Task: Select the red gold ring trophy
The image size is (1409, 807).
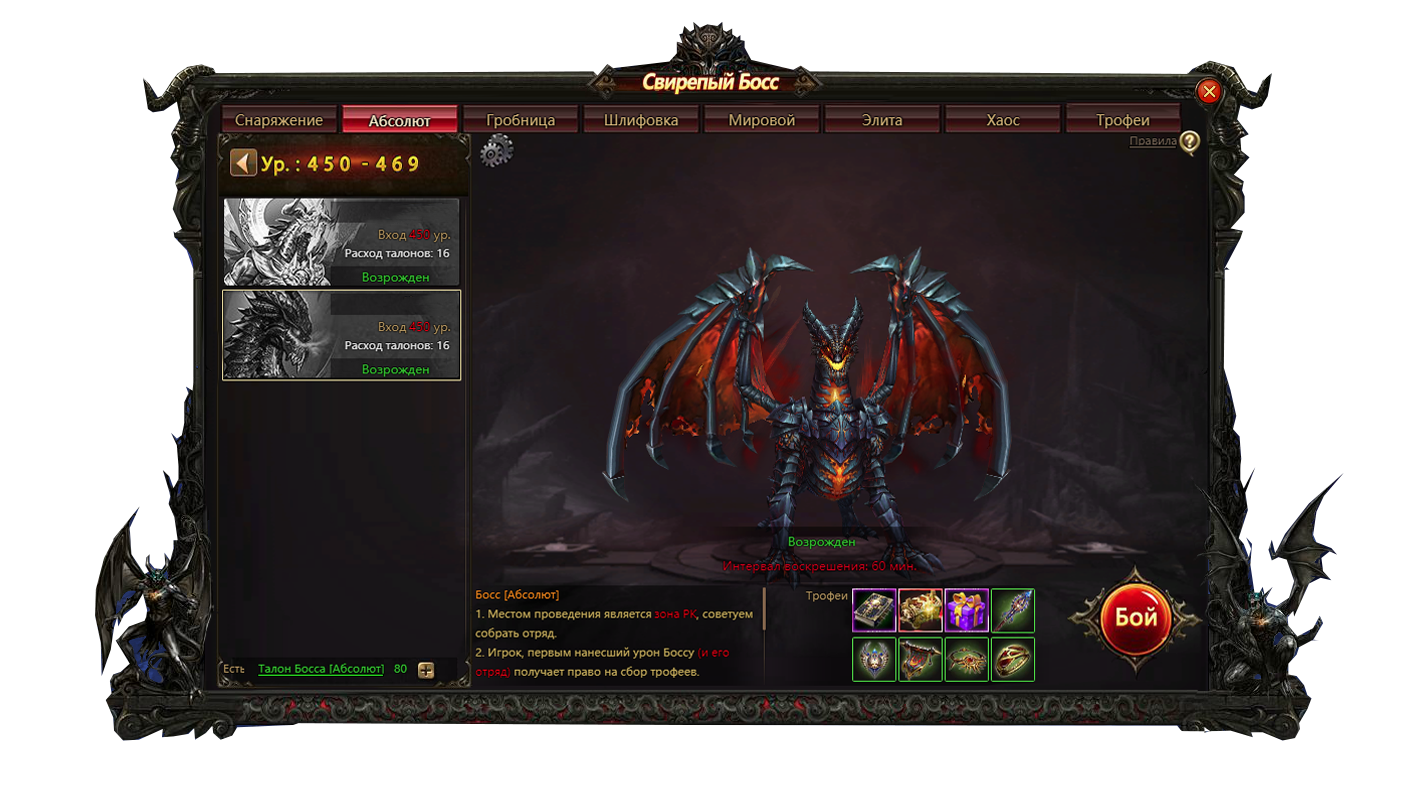Action: [x=1013, y=660]
